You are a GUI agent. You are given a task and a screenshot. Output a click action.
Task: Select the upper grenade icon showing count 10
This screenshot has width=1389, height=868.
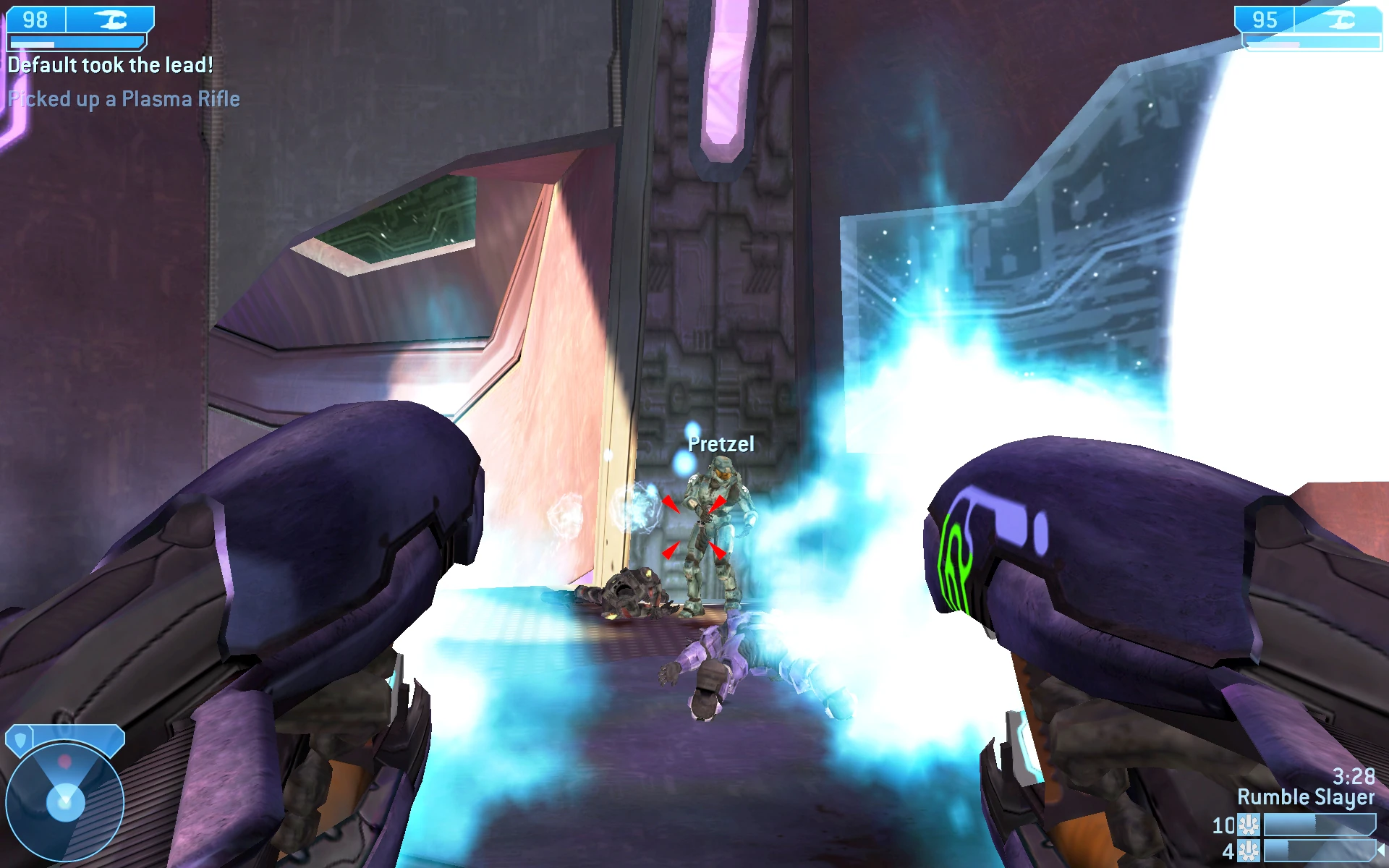tap(1248, 825)
